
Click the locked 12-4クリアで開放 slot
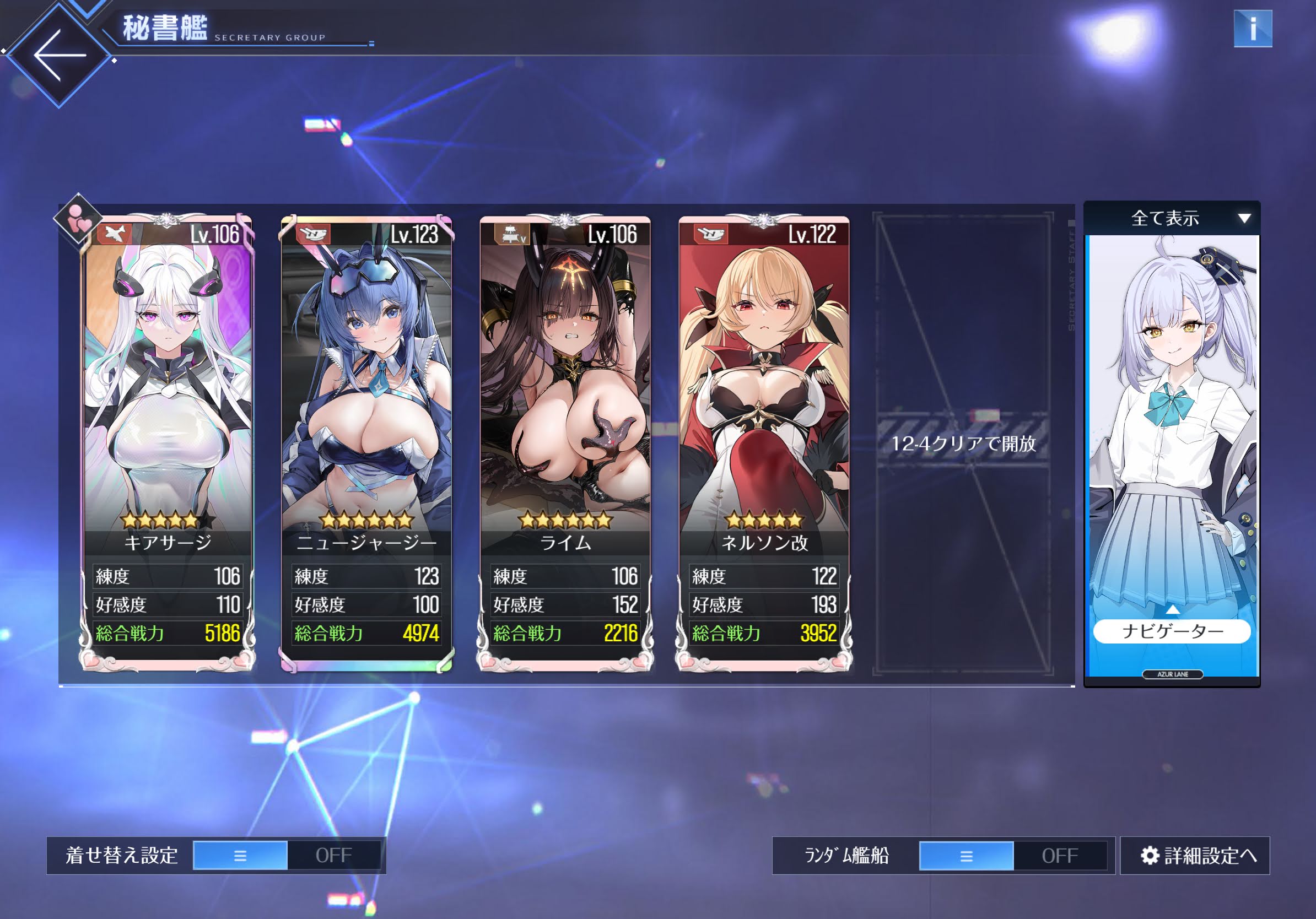coord(963,444)
